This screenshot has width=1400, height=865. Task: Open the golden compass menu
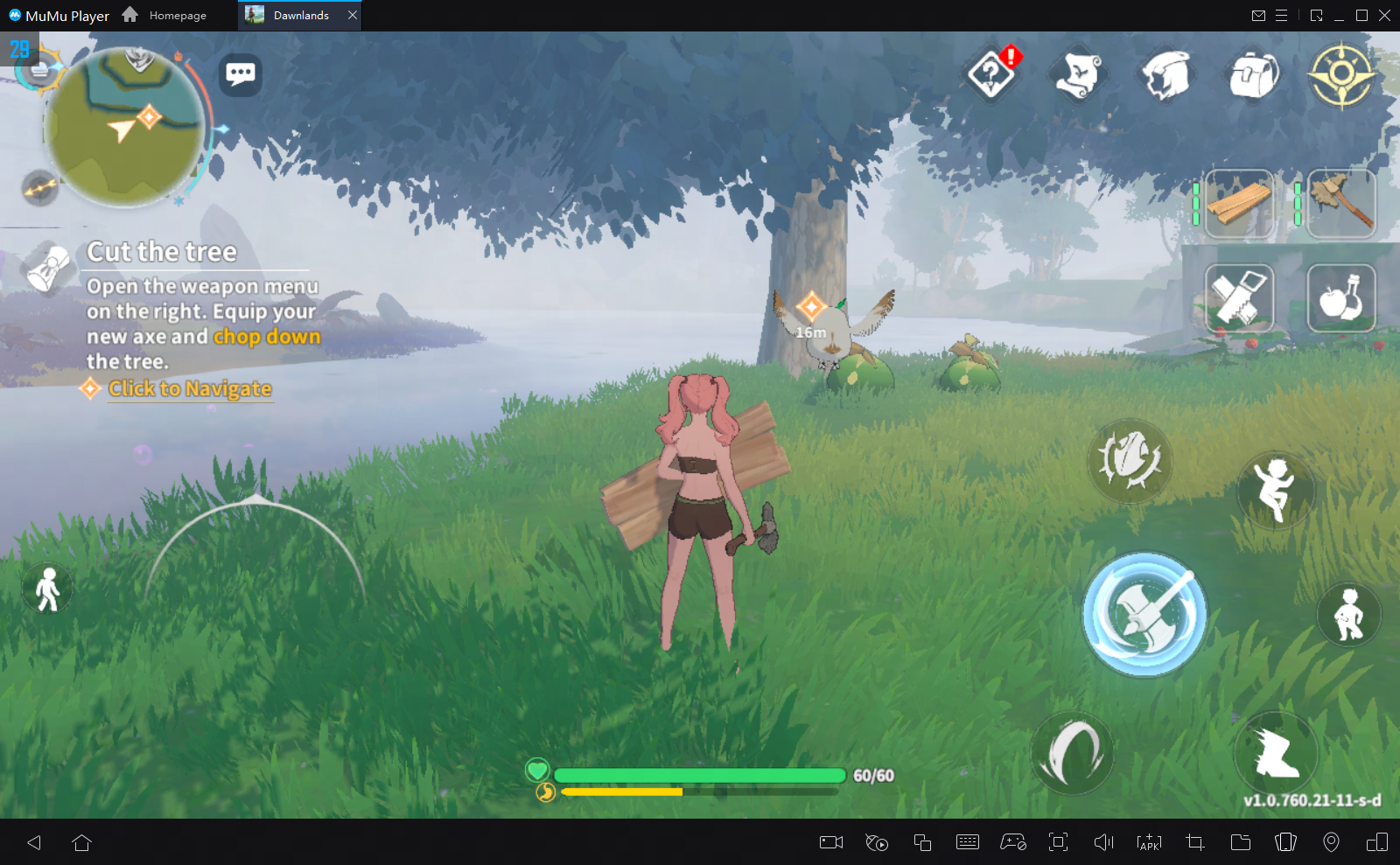(x=1341, y=75)
